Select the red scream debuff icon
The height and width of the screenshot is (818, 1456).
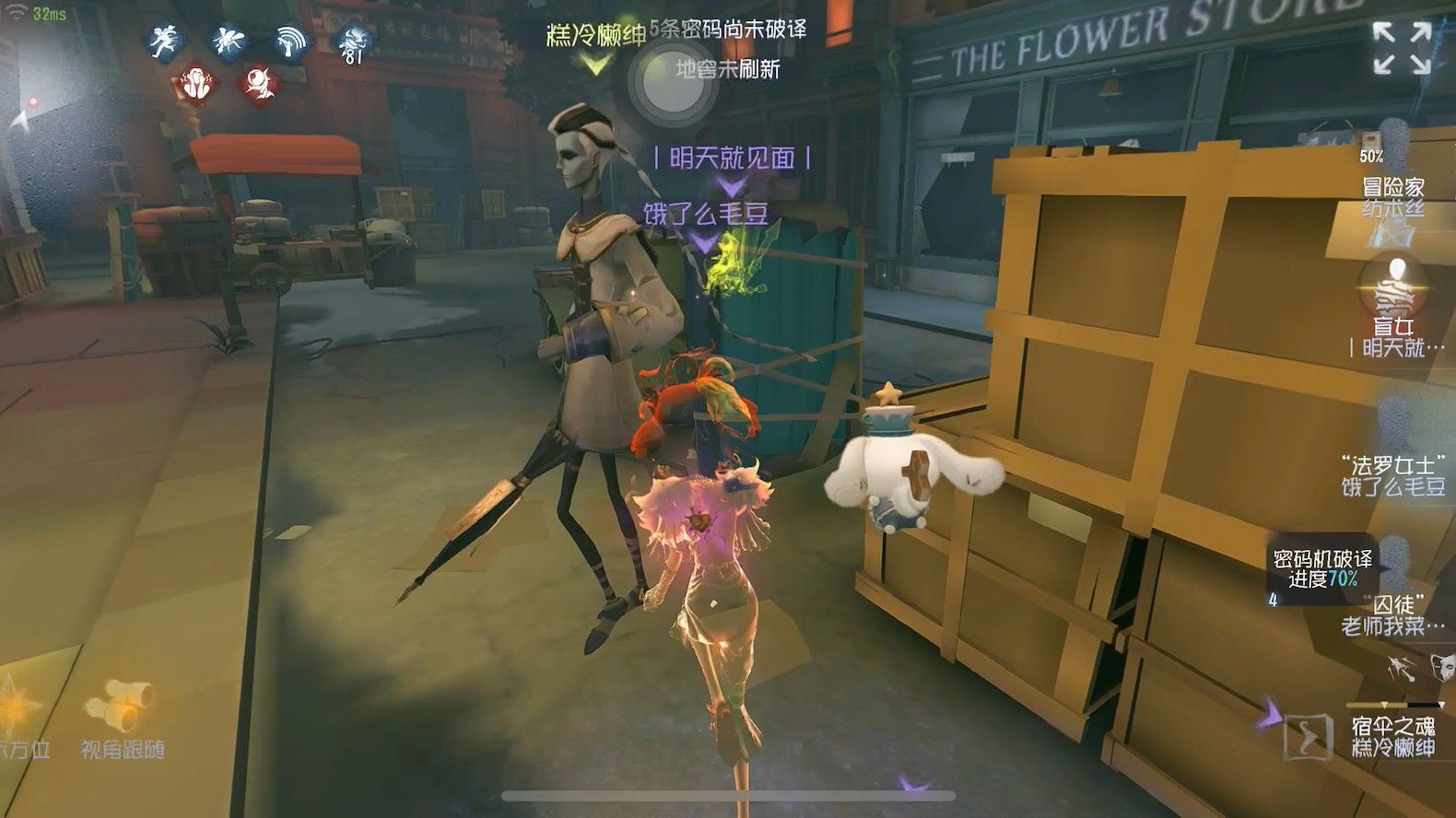196,83
